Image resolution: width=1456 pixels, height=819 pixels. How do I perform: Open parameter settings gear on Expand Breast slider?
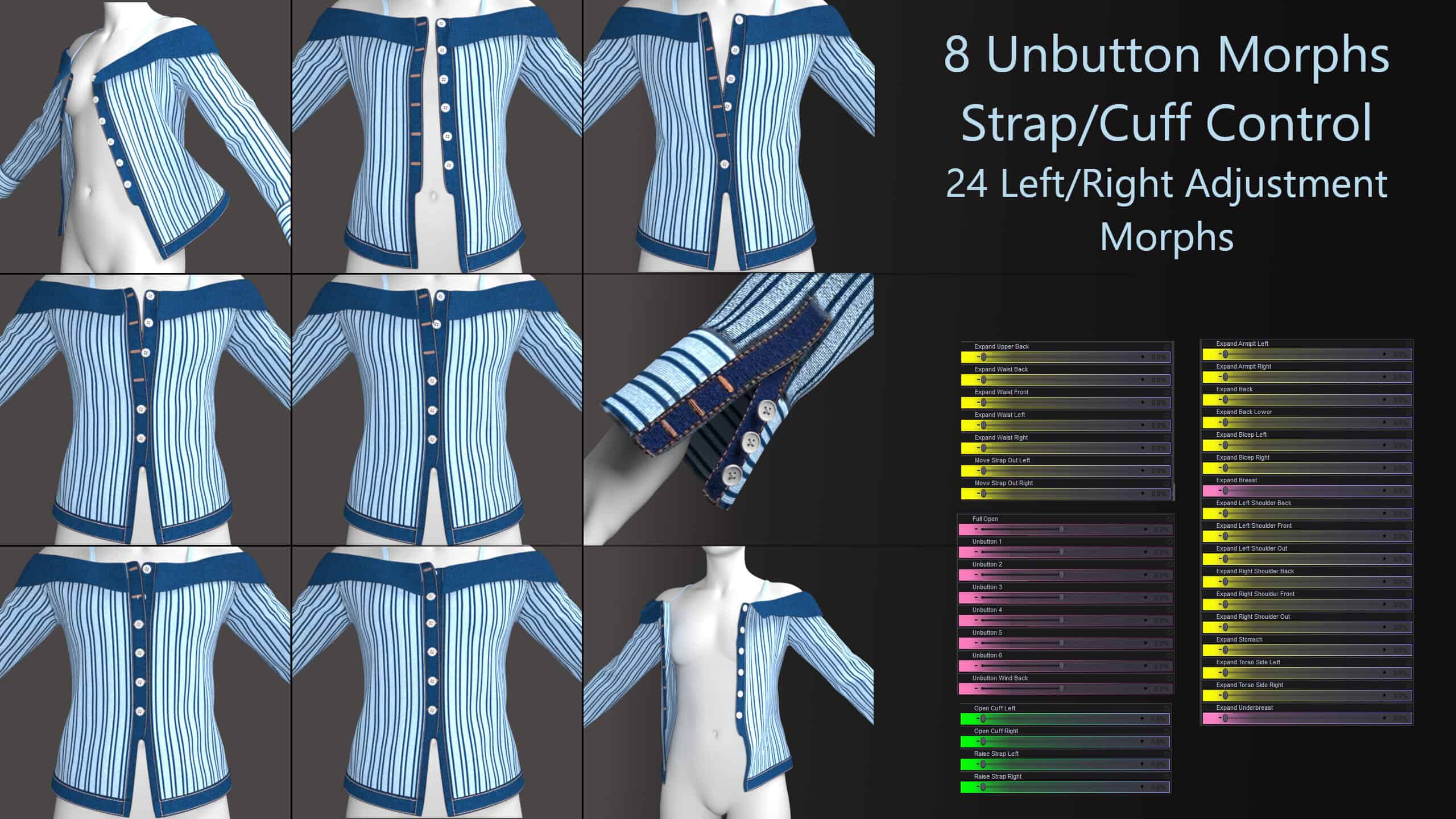(1407, 481)
